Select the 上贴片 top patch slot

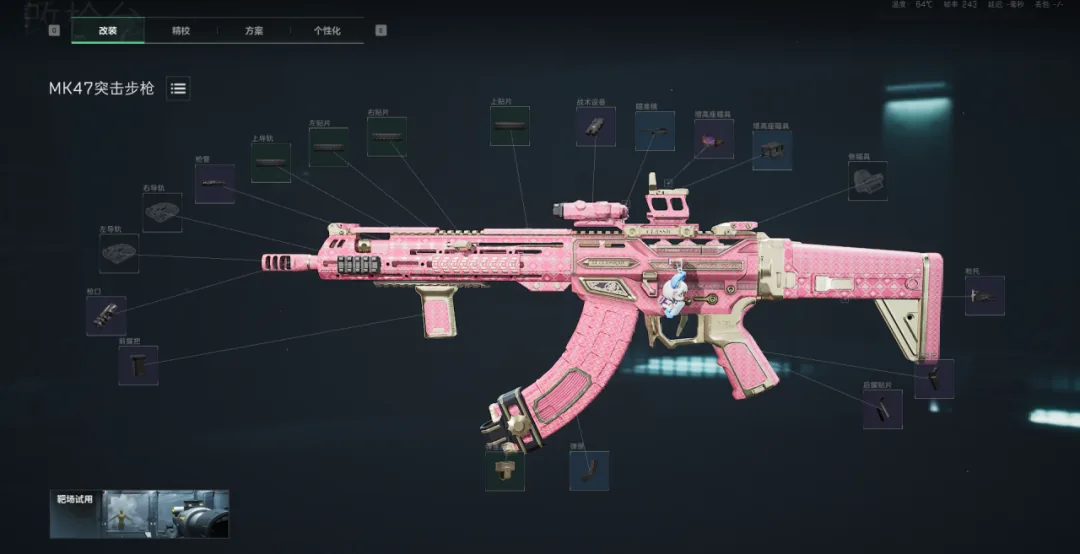coord(509,126)
